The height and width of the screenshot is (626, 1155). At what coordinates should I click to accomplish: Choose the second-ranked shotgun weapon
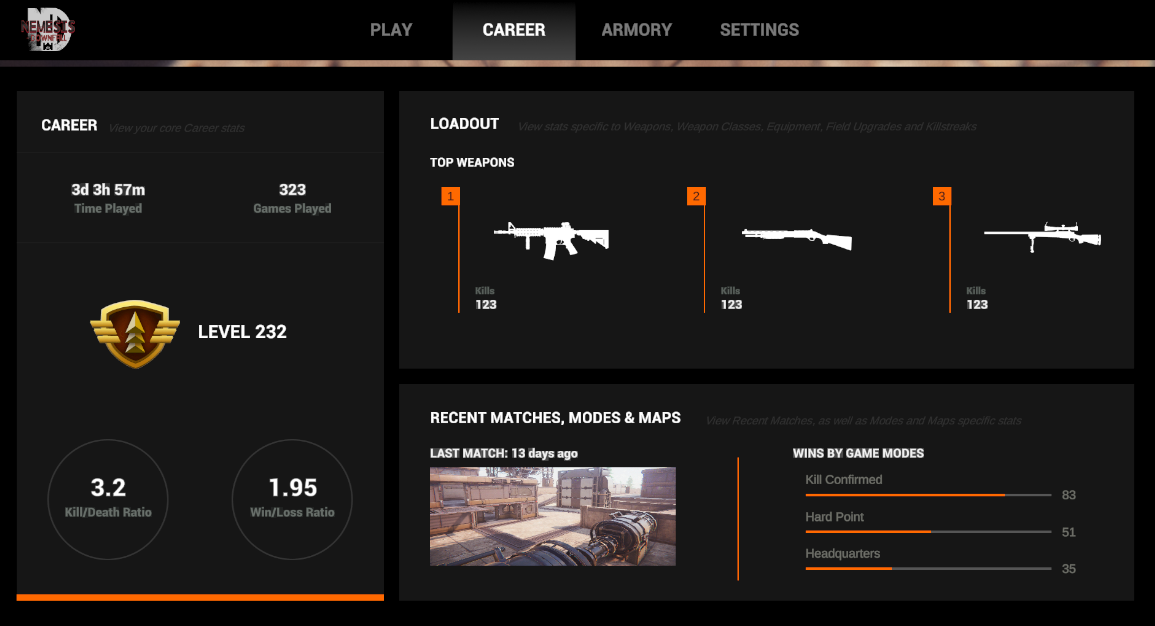coord(797,237)
